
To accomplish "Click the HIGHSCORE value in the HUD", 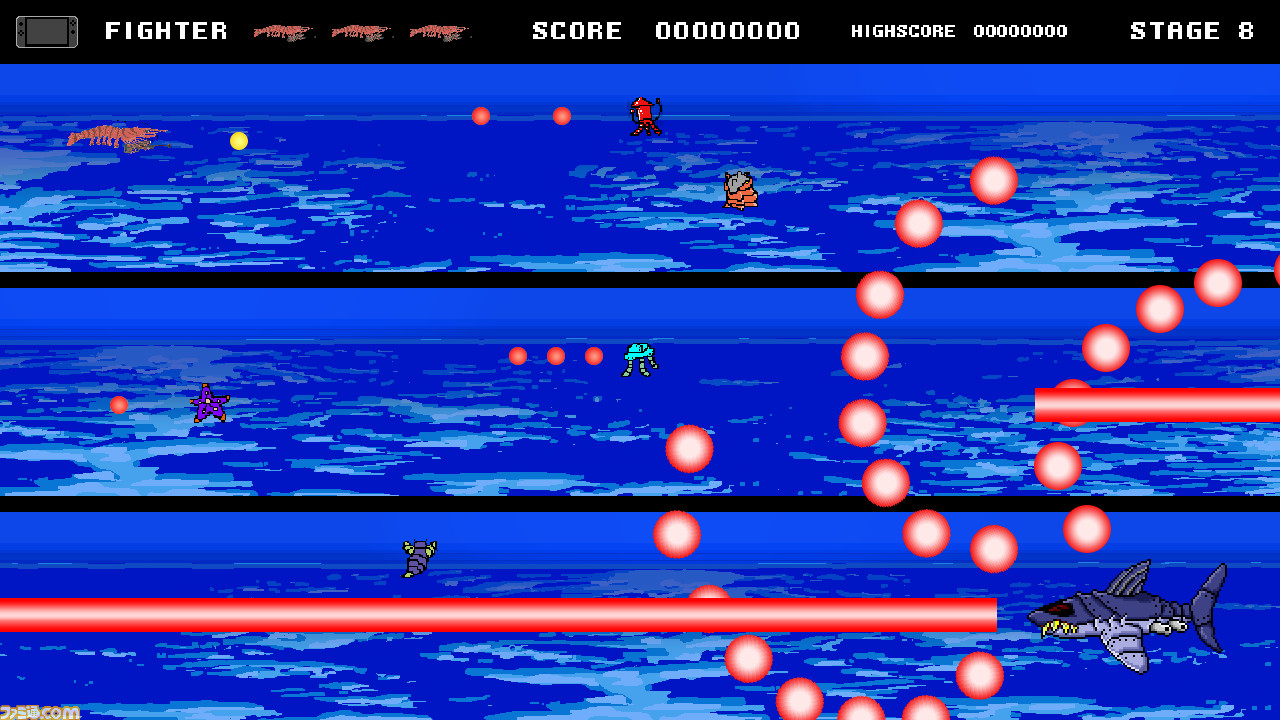I will coord(1021,31).
